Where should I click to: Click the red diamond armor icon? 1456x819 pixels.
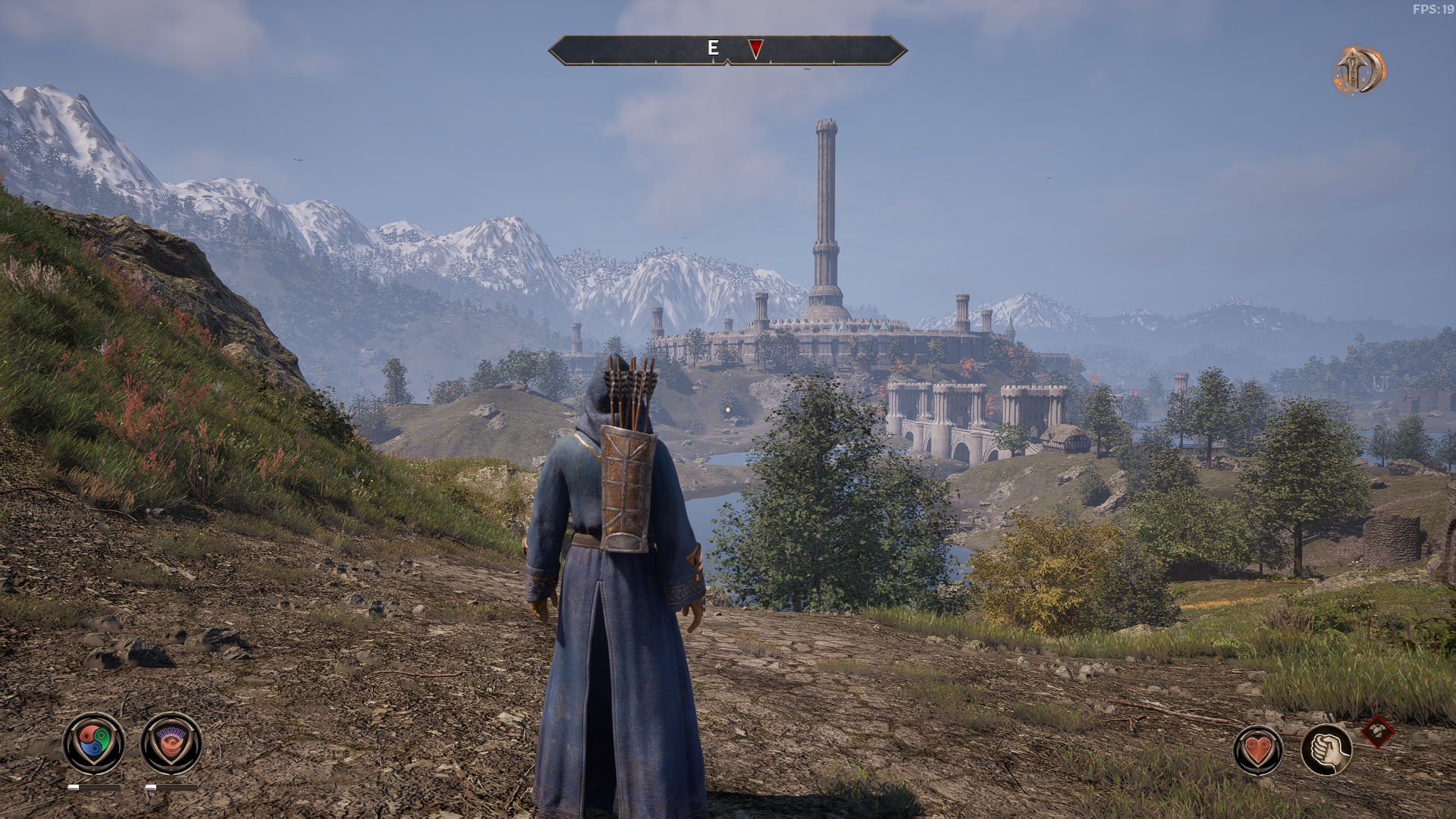click(1377, 733)
